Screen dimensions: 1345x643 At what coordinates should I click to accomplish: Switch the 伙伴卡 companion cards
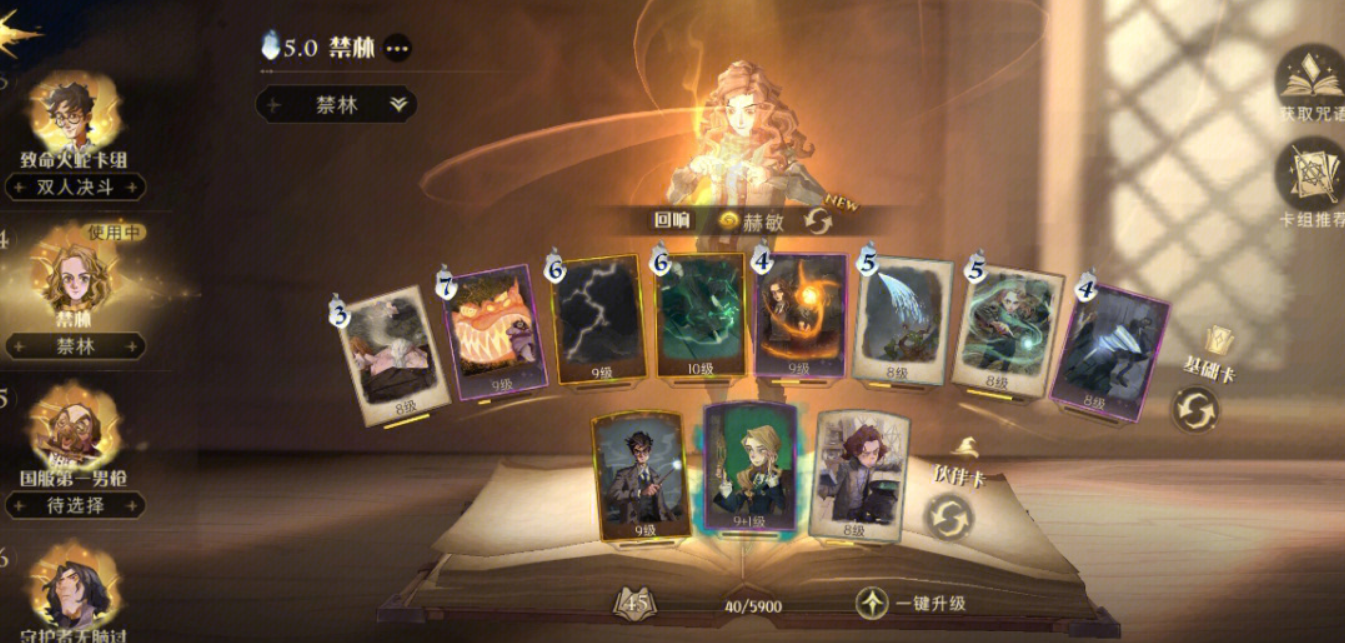tap(948, 517)
